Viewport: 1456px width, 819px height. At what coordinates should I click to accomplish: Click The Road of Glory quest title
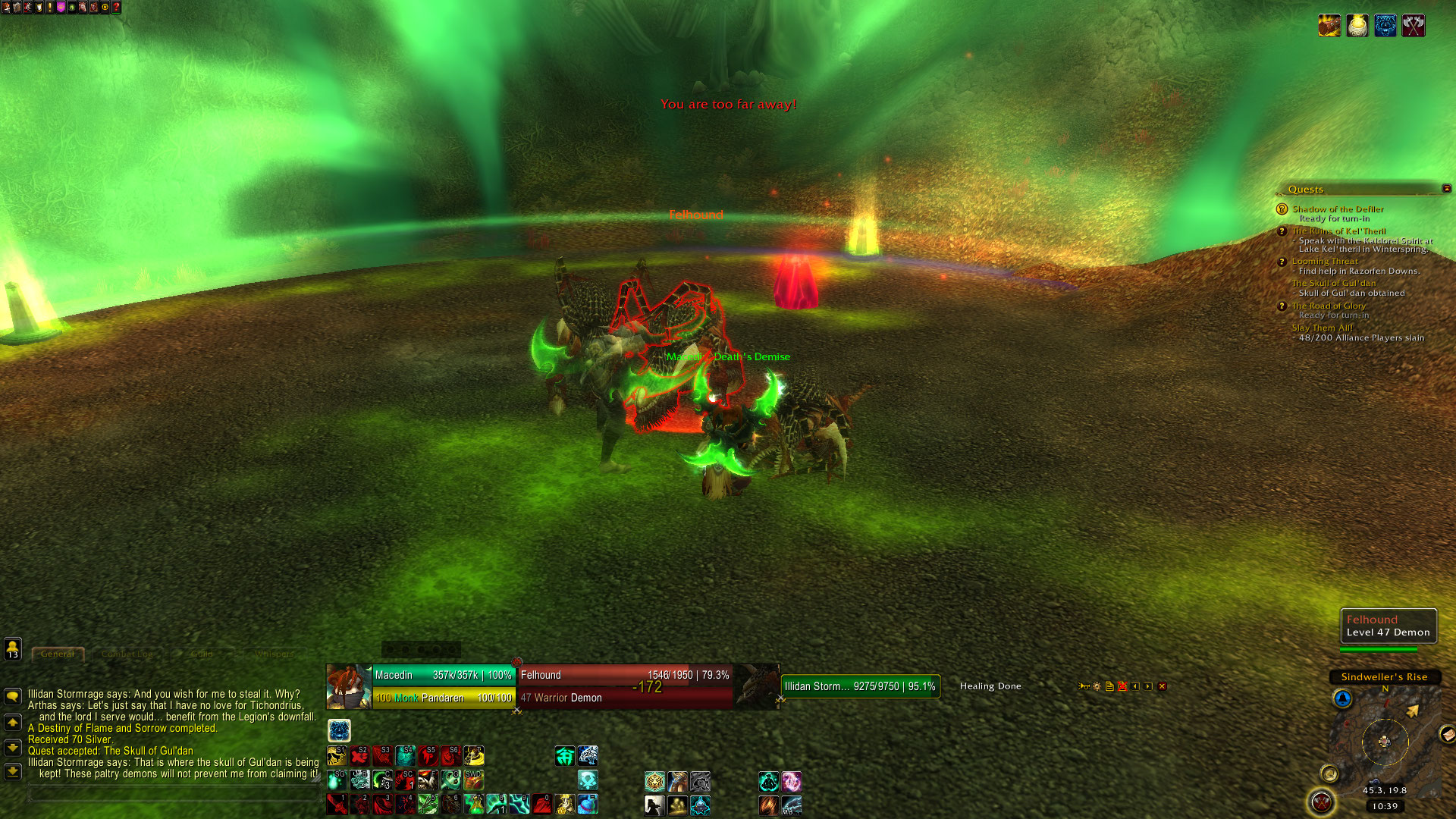[1329, 306]
